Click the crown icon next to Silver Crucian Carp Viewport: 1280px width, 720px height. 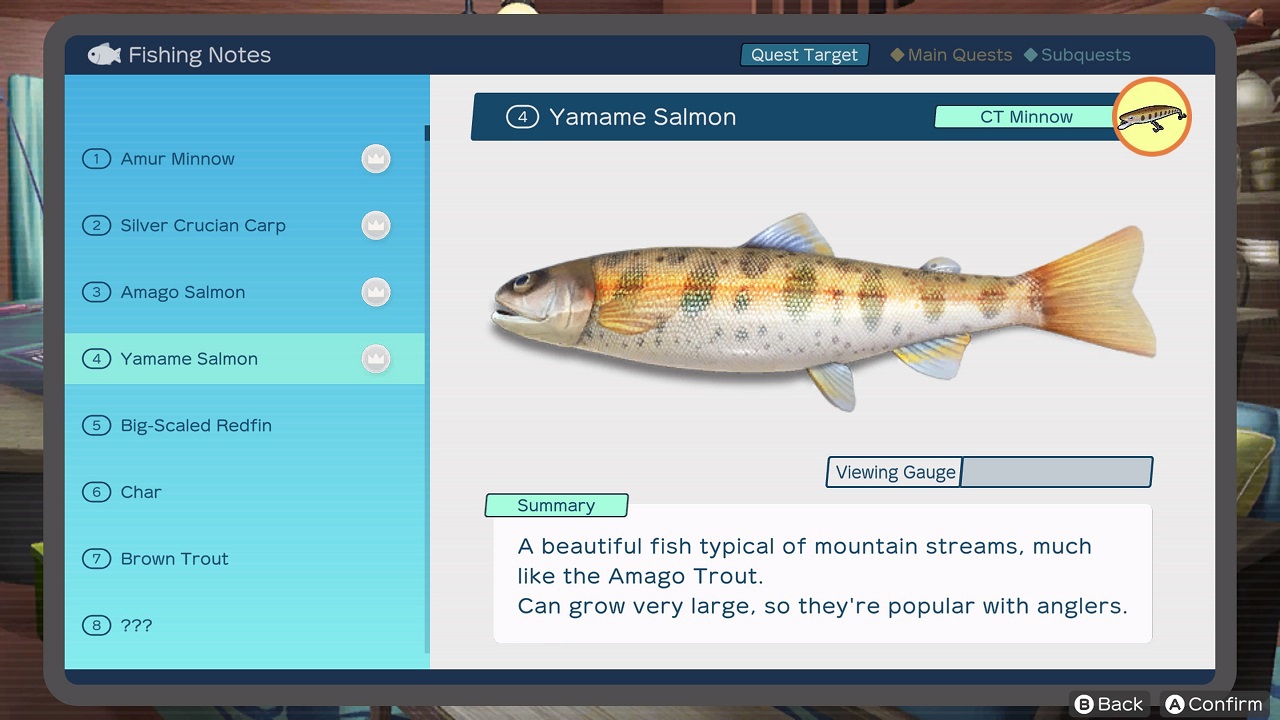coord(376,225)
